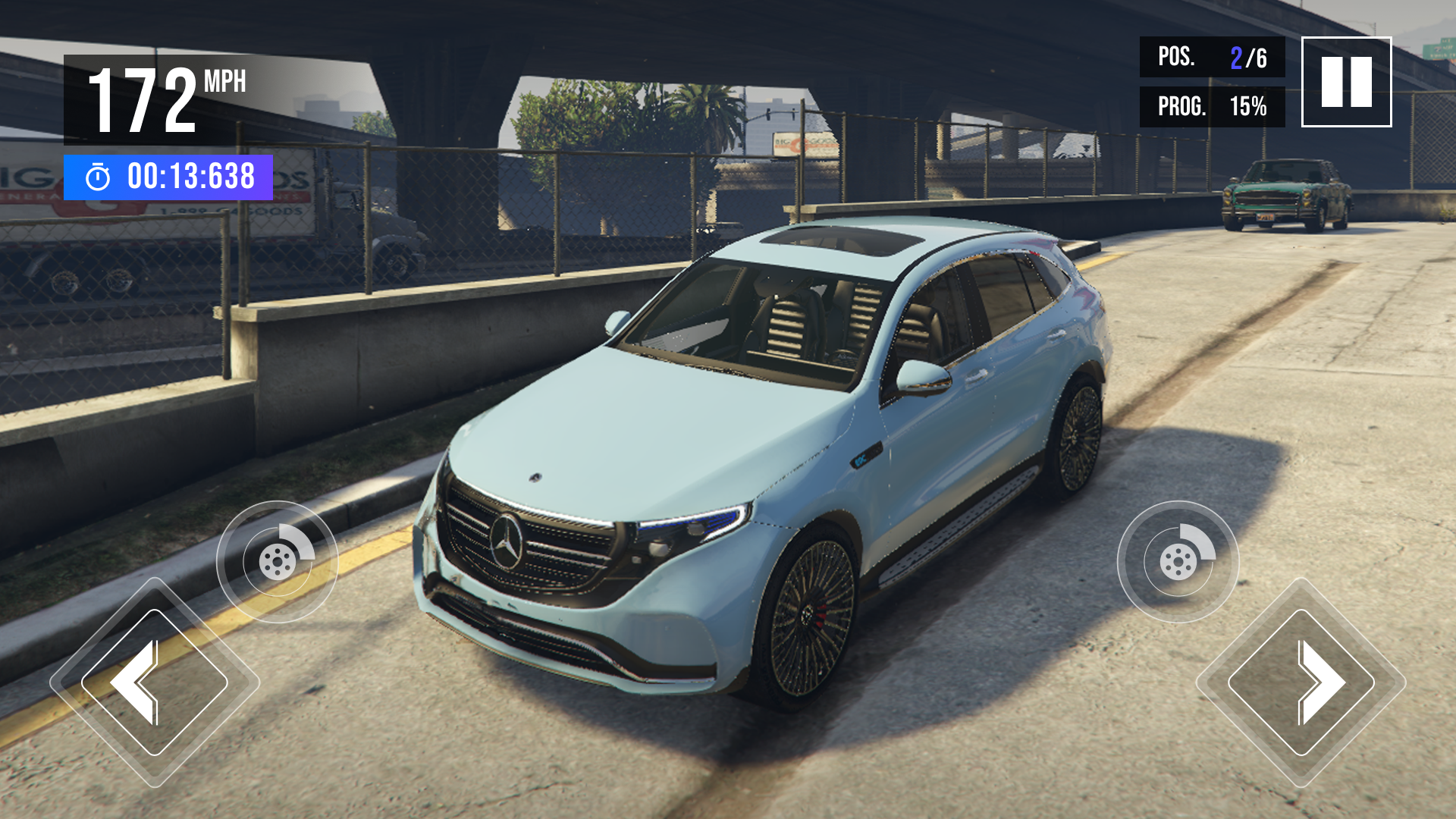Select the POS. race standings readout
This screenshot has height=819, width=1456.
click(1213, 57)
